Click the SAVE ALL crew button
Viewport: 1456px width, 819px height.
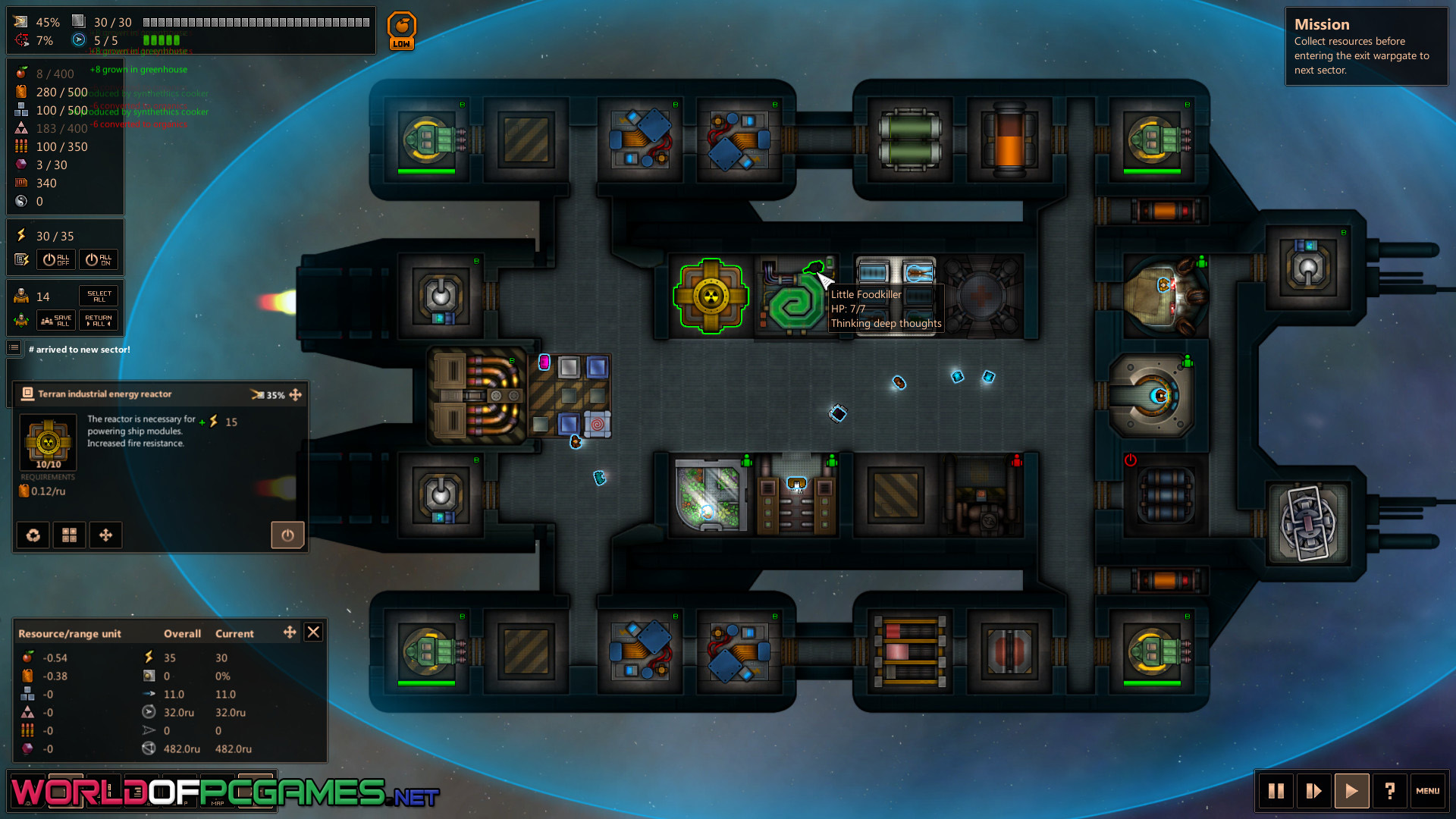pos(56,321)
